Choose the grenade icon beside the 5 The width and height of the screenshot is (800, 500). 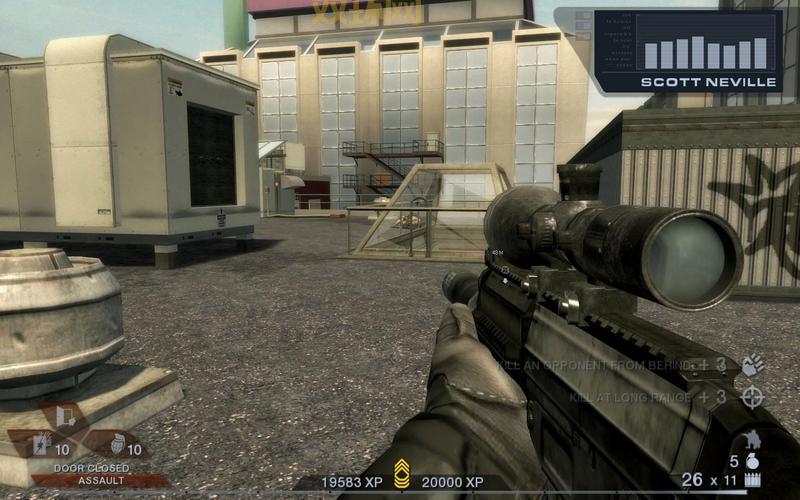point(753,461)
